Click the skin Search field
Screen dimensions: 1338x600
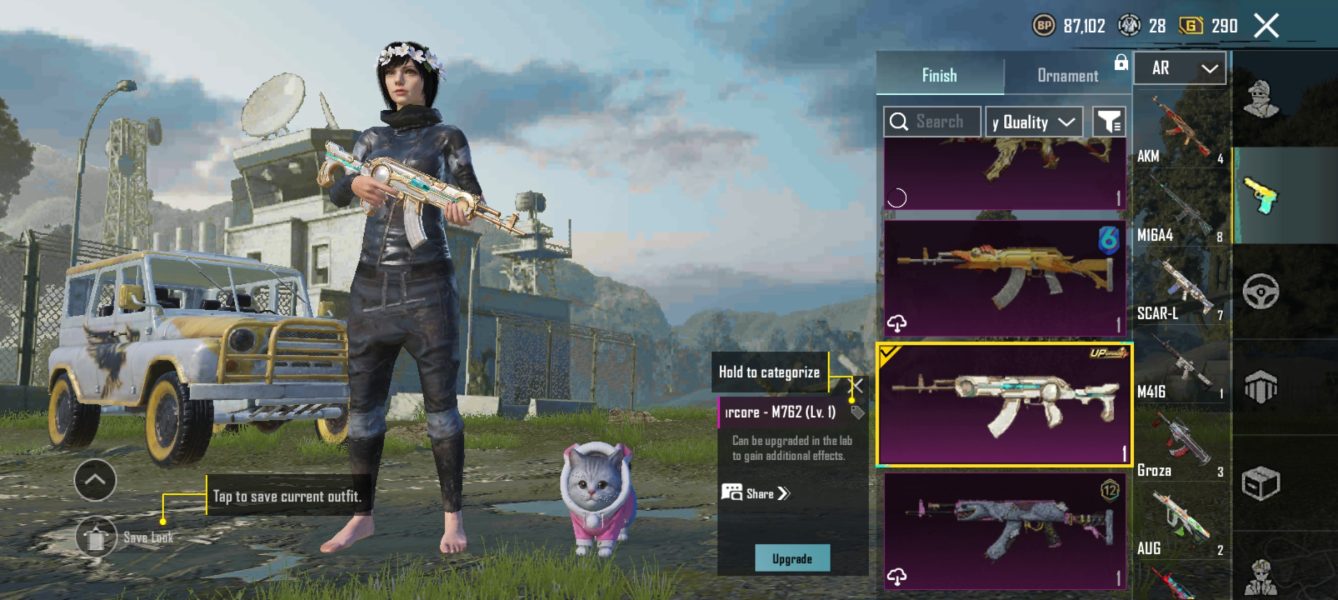point(932,122)
